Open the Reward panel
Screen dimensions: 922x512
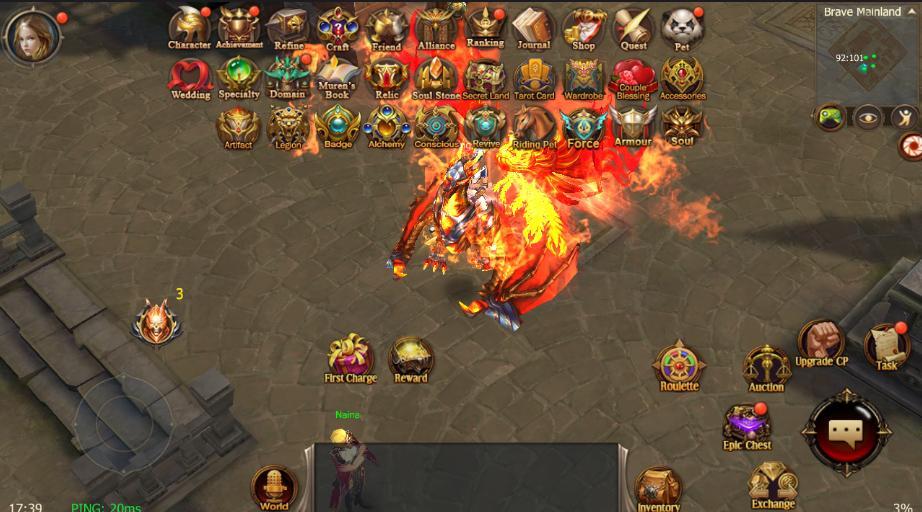(x=410, y=357)
